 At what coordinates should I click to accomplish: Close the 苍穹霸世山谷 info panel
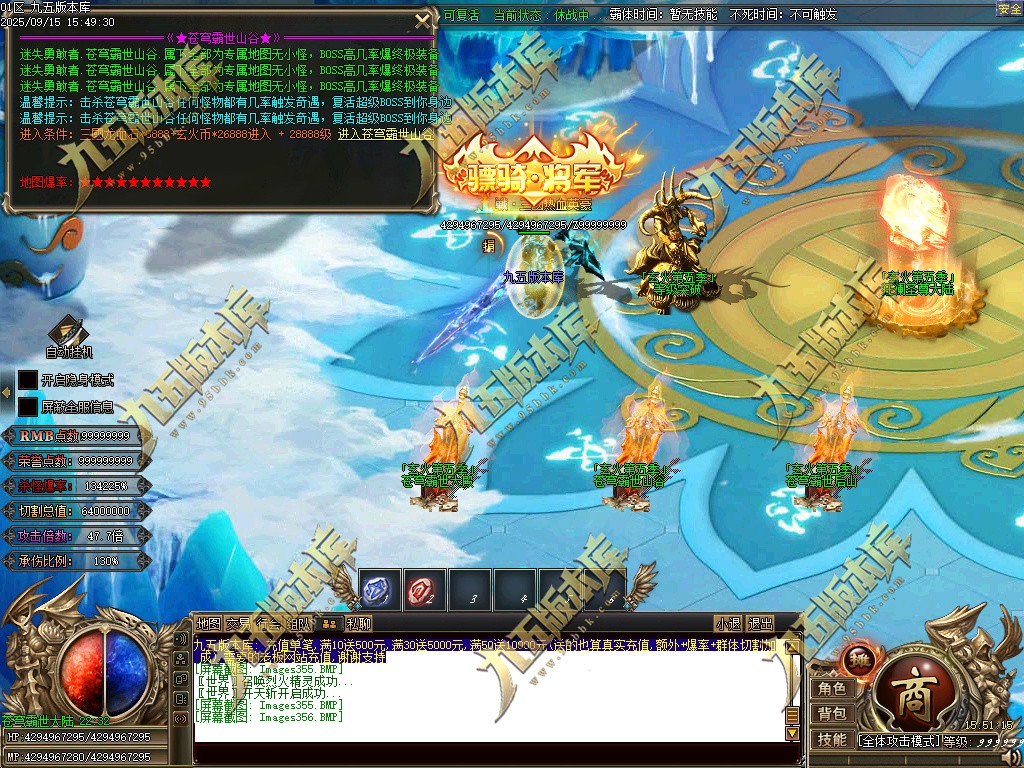422,21
